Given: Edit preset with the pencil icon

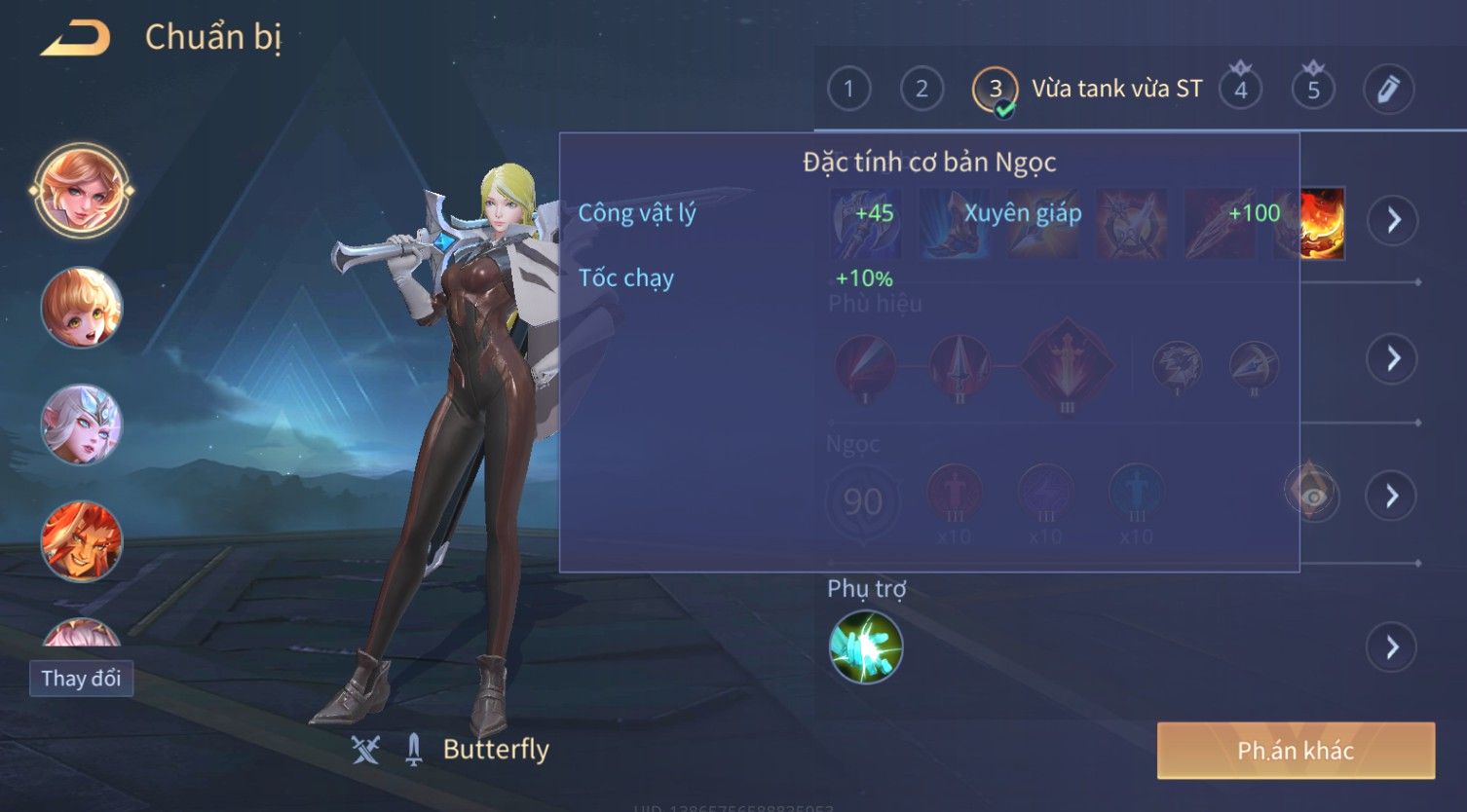Looking at the screenshot, I should click(1388, 90).
